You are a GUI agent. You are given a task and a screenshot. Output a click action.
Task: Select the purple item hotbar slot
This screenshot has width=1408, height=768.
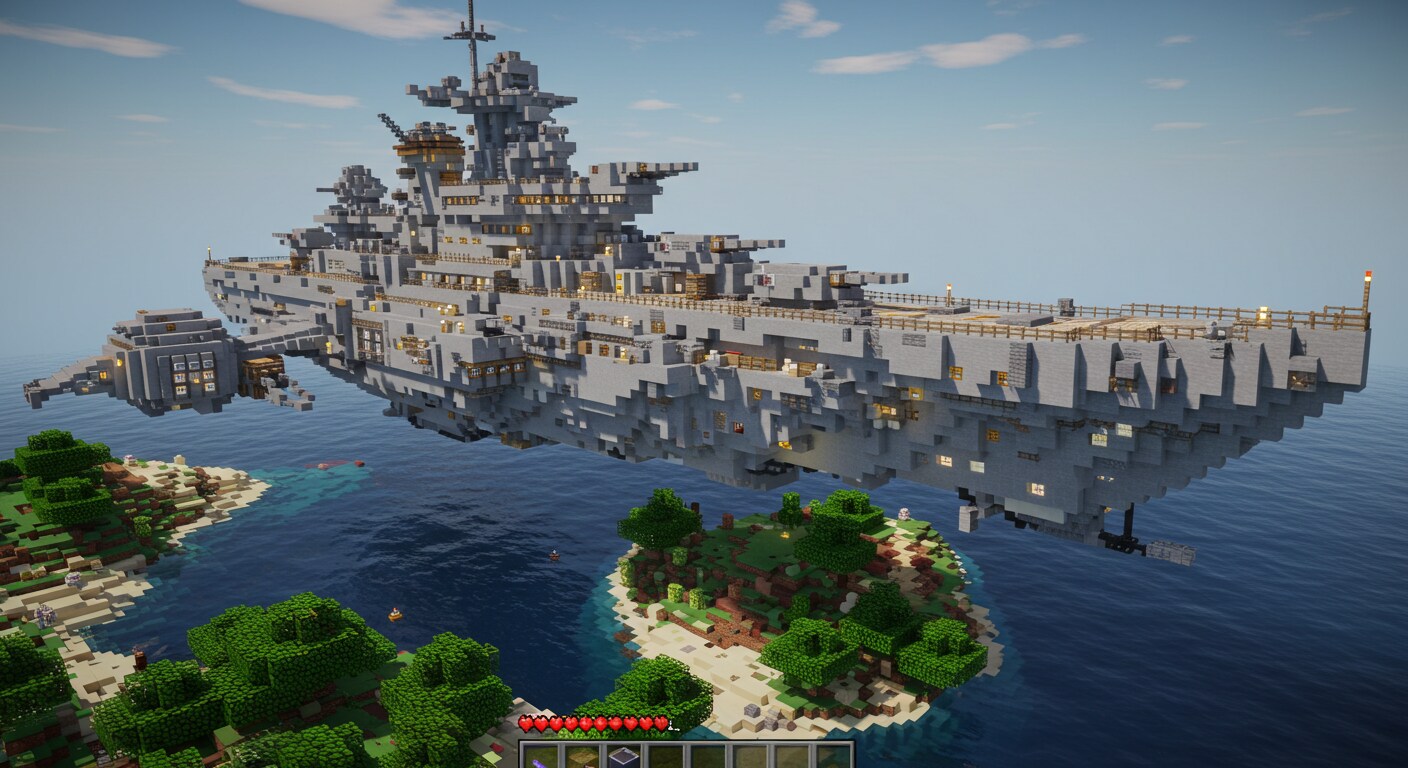click(x=541, y=758)
